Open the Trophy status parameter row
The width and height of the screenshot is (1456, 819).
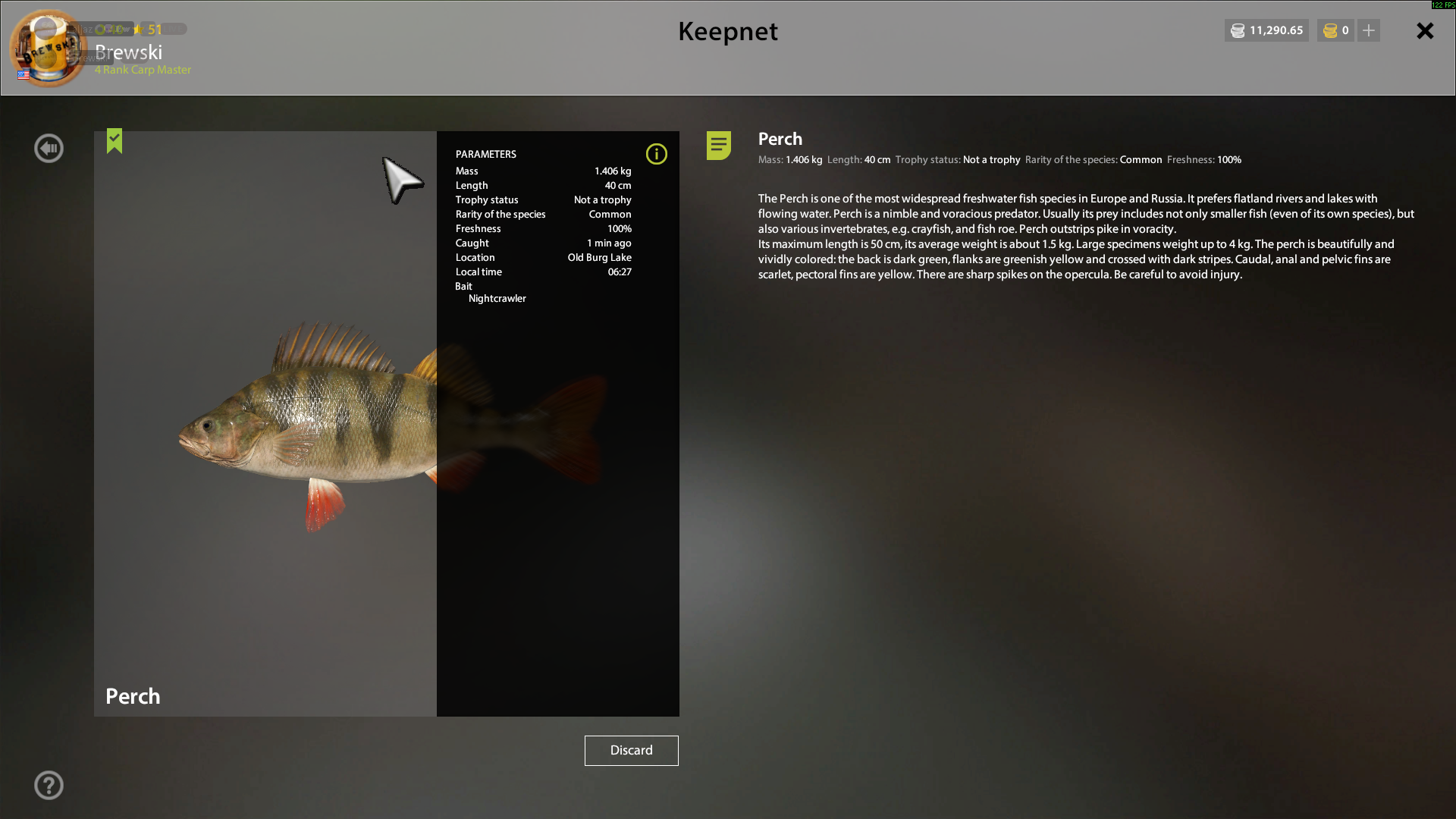pyautogui.click(x=543, y=199)
